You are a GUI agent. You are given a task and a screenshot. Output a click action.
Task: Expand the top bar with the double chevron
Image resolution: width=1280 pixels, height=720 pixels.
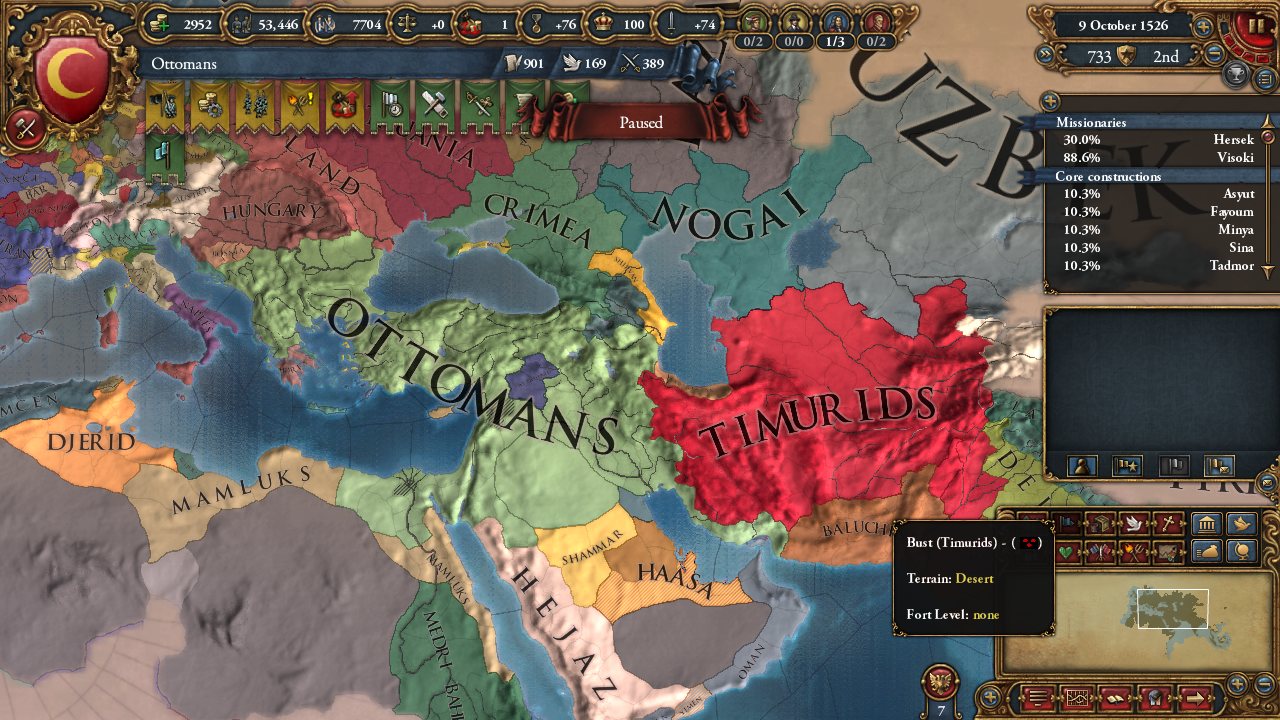[x=1045, y=54]
